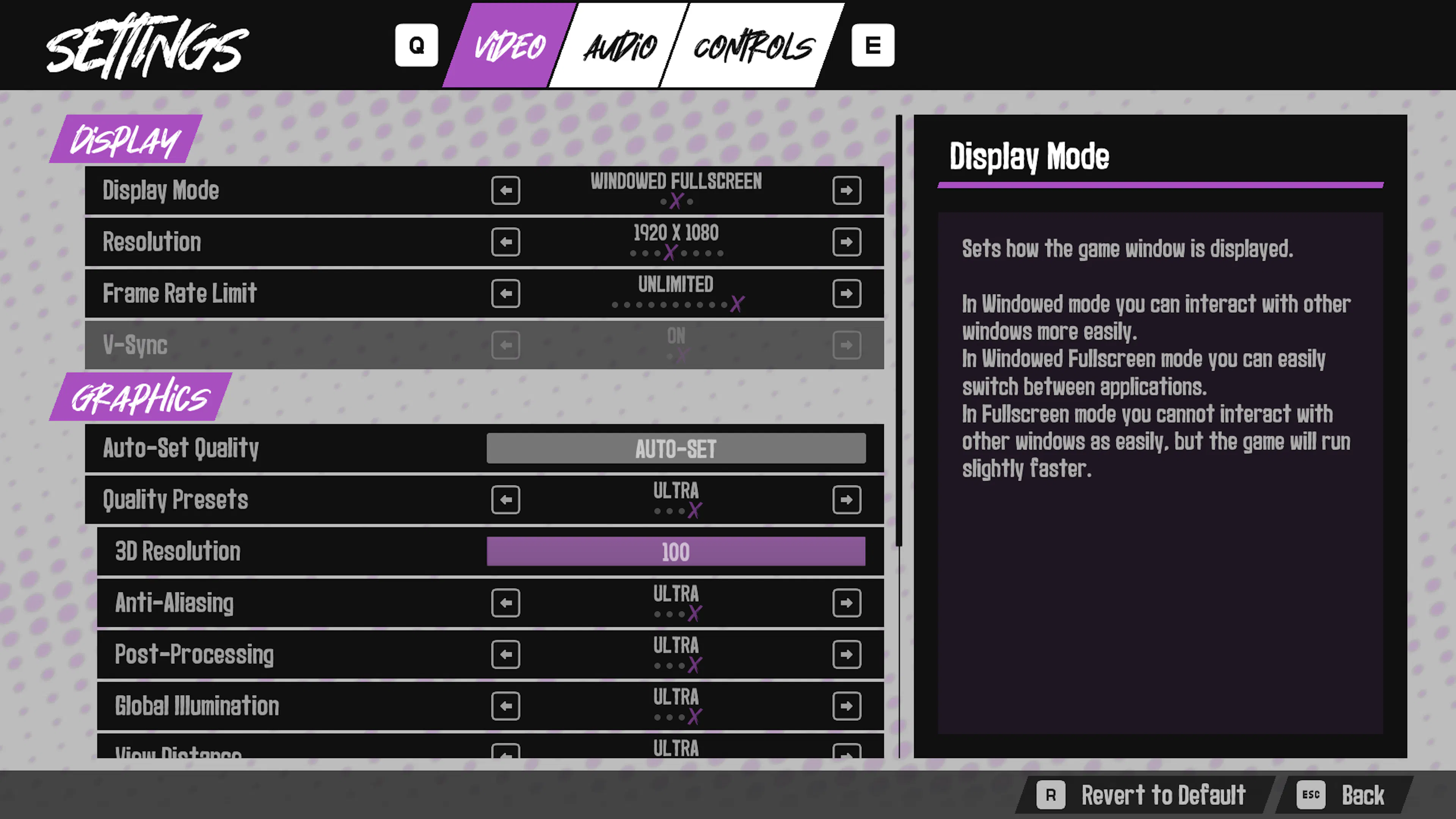Decrease Global Illumination with left arrow
The image size is (1456, 819).
coord(505,706)
